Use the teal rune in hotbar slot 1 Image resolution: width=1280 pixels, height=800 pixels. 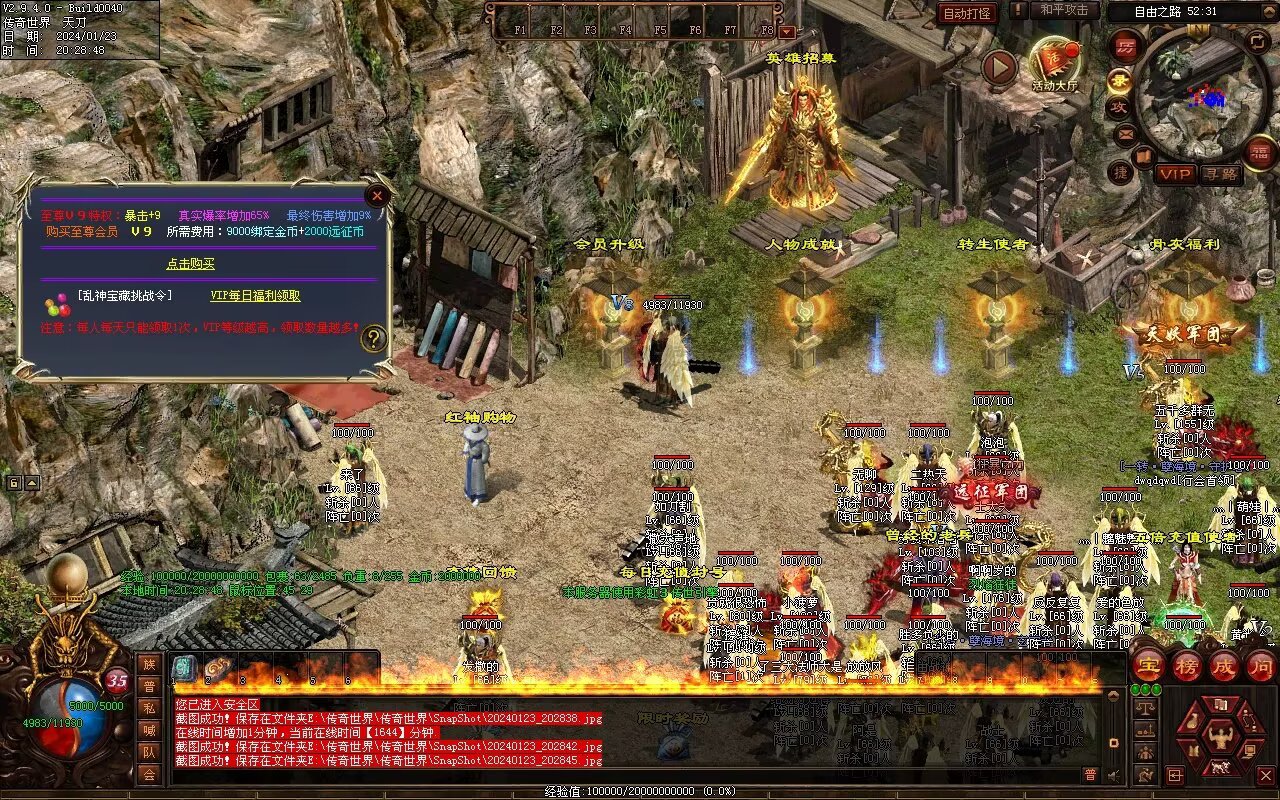tap(184, 670)
